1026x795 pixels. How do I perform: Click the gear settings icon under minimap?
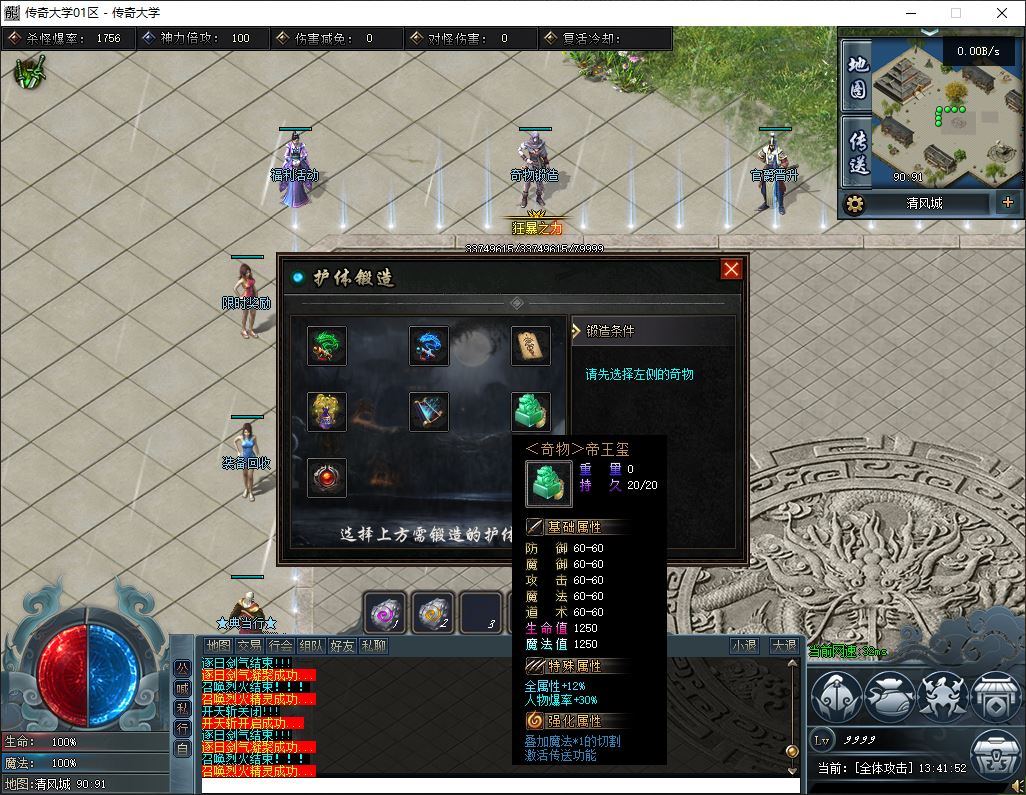pos(854,204)
